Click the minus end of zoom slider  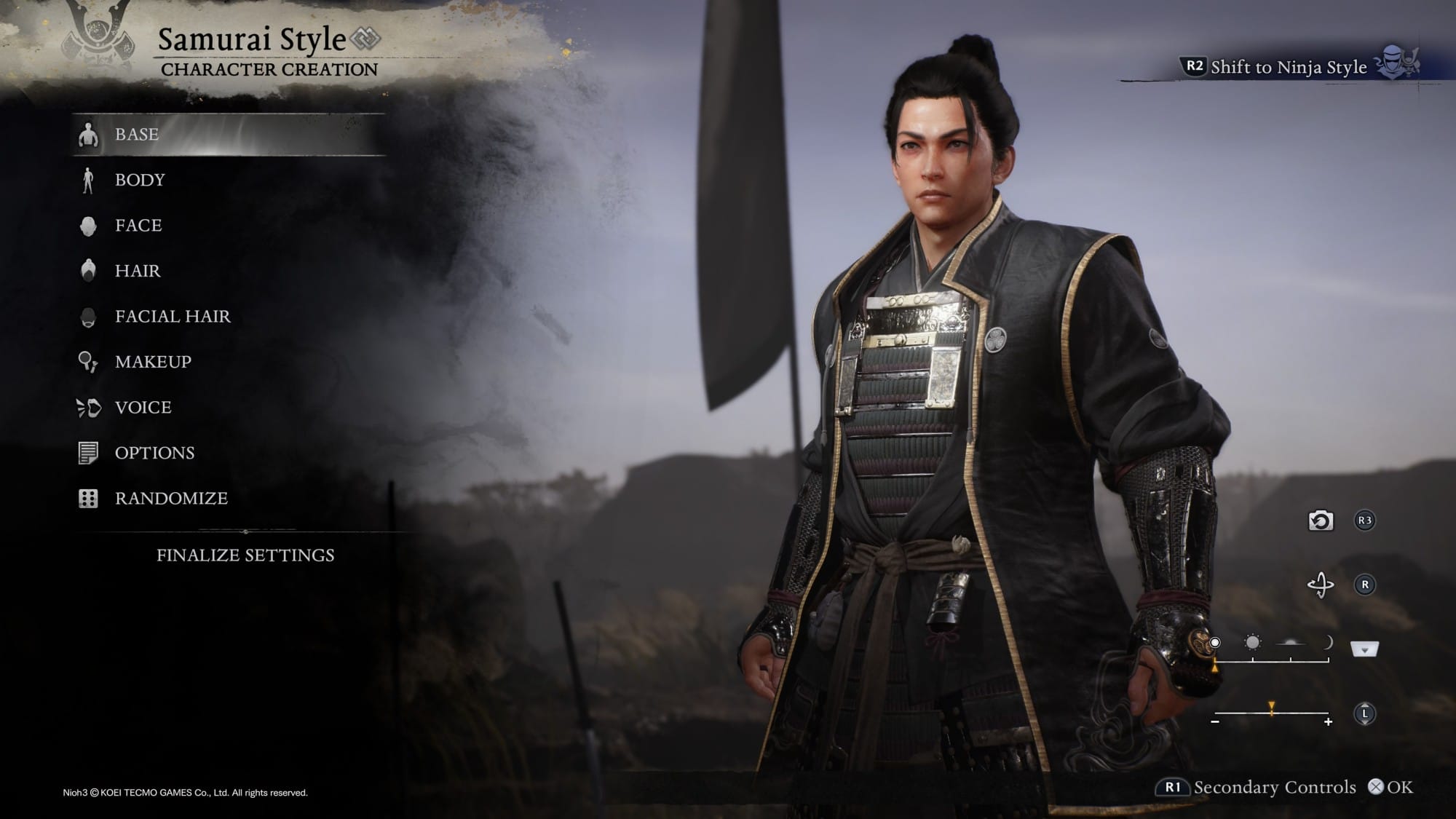[1215, 722]
